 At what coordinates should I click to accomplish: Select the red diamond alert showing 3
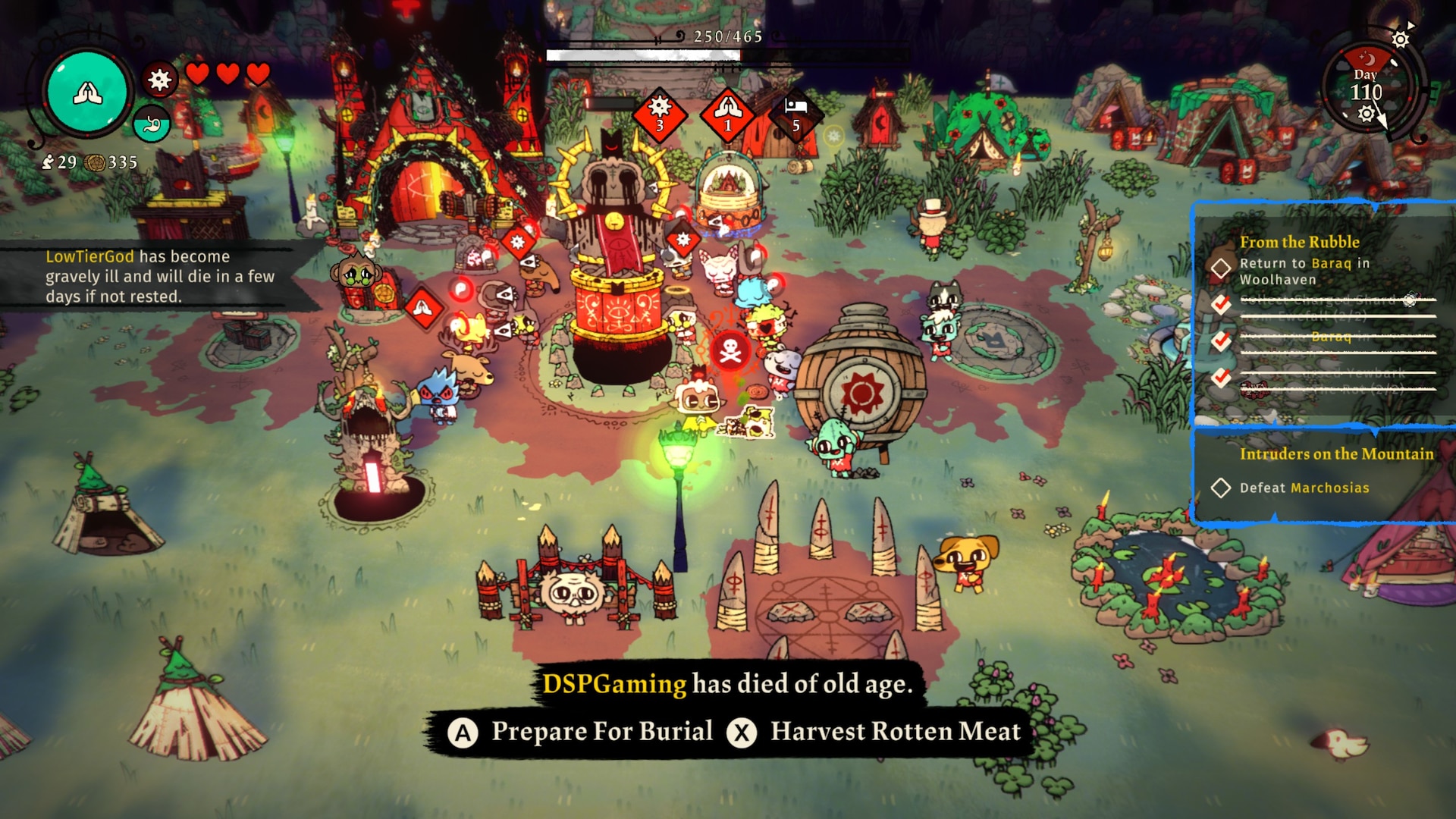659,115
